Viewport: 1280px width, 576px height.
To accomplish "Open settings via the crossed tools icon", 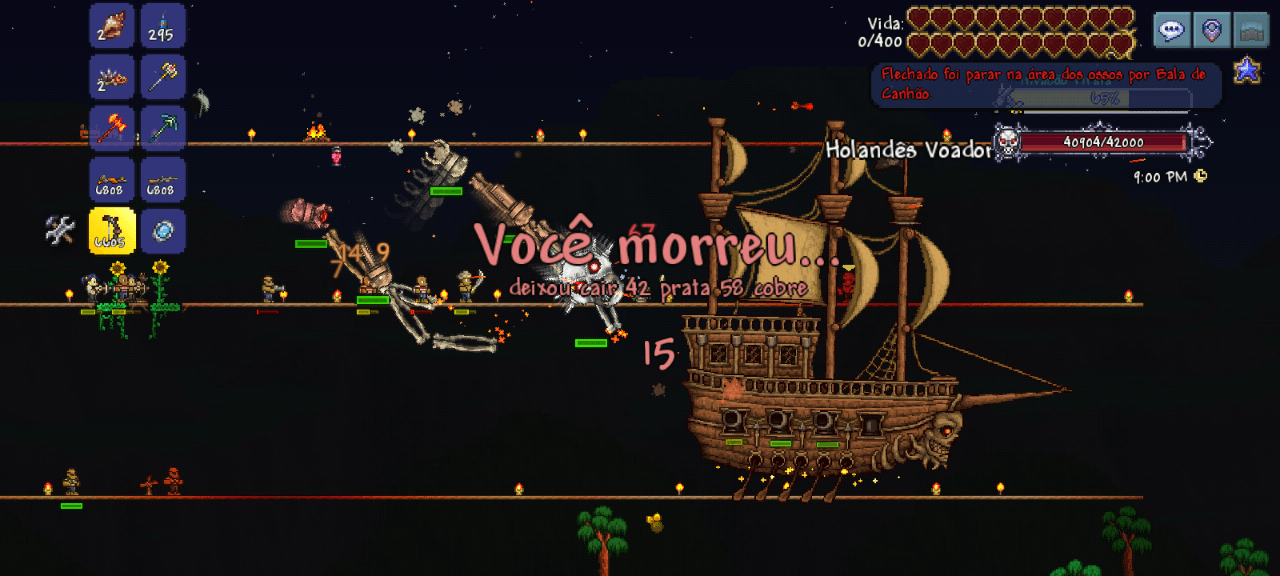I will click(60, 230).
